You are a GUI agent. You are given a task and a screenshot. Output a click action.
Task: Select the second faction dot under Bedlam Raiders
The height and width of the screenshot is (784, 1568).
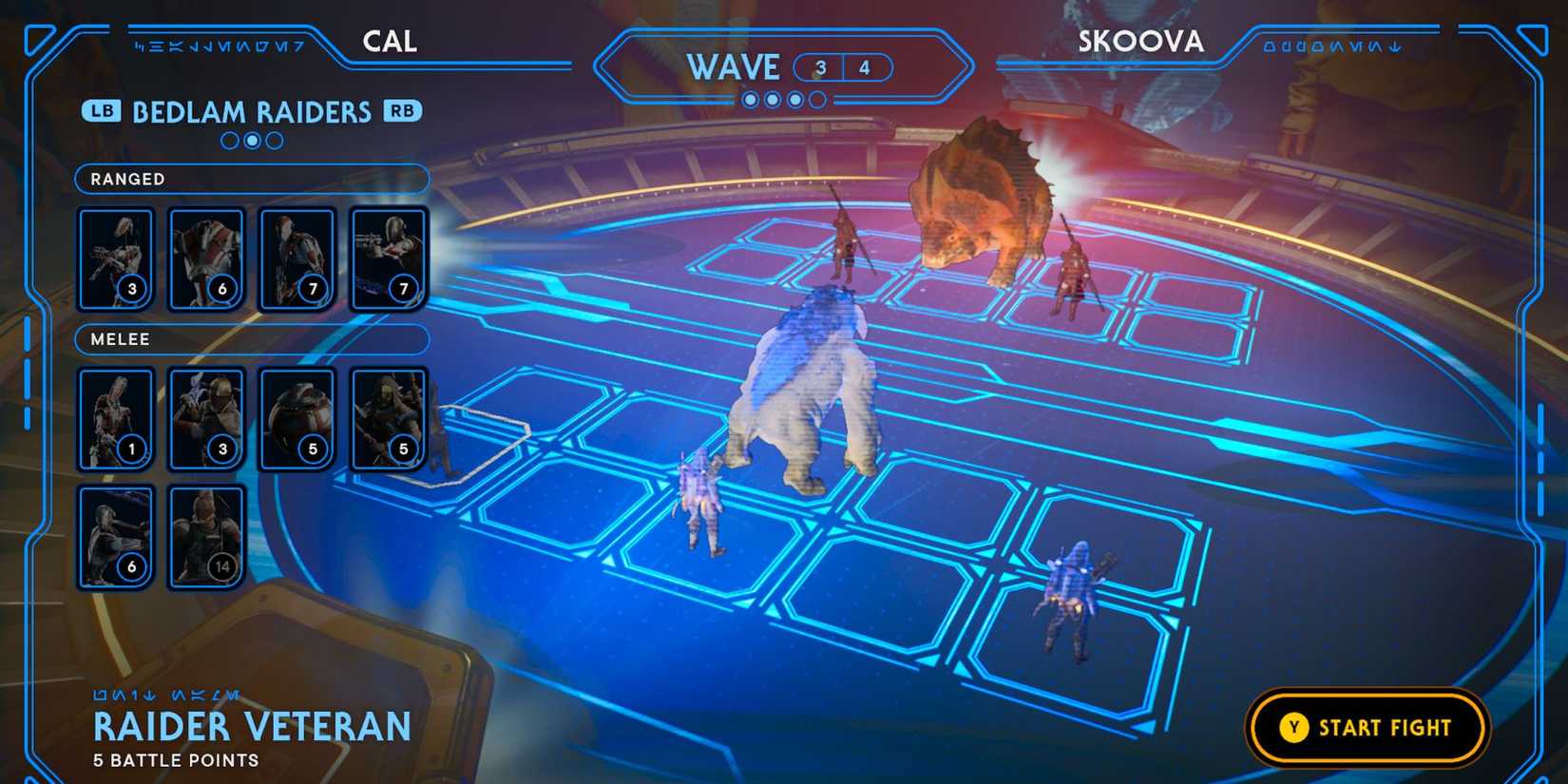click(x=251, y=141)
